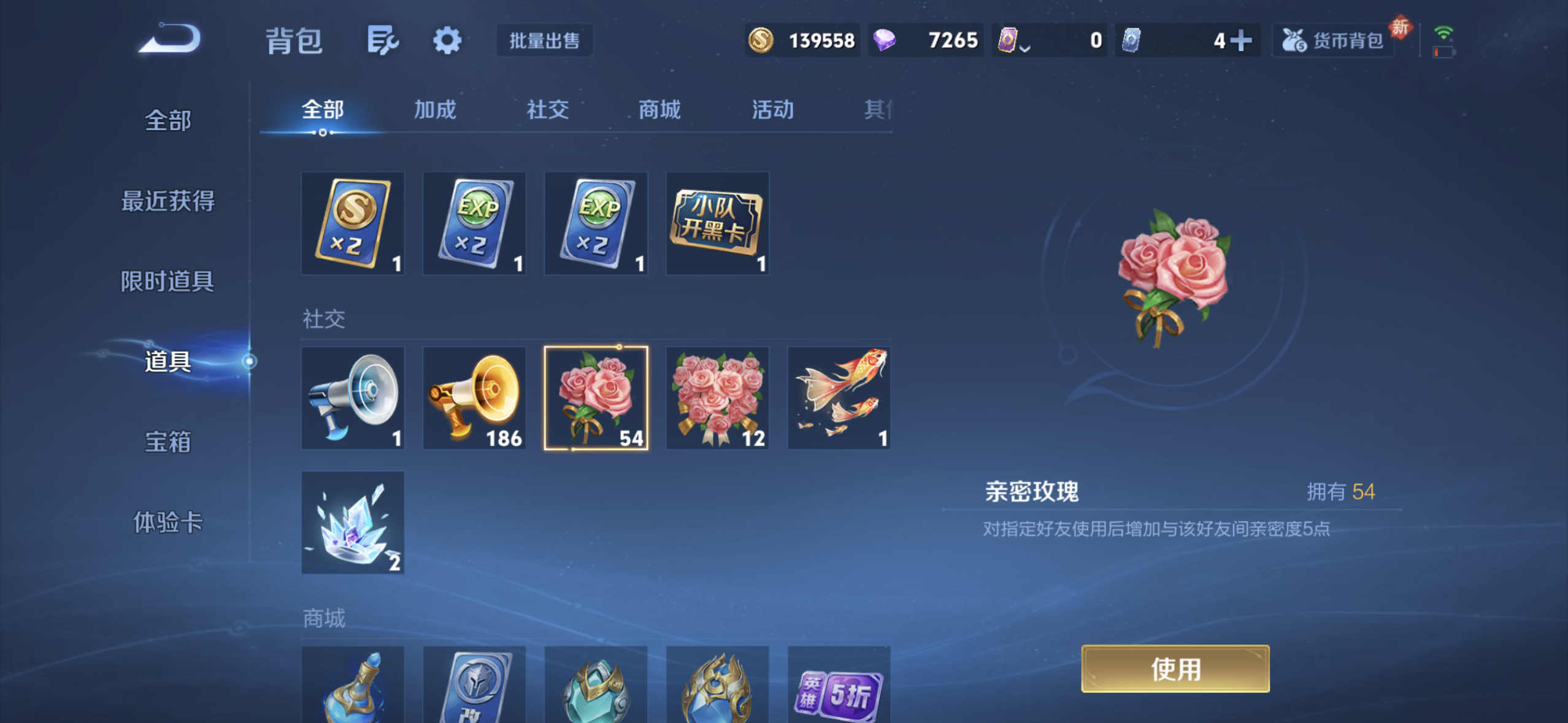Screen dimensions: 1568x723
Task: Select the koi fish item
Action: pyautogui.click(x=838, y=397)
